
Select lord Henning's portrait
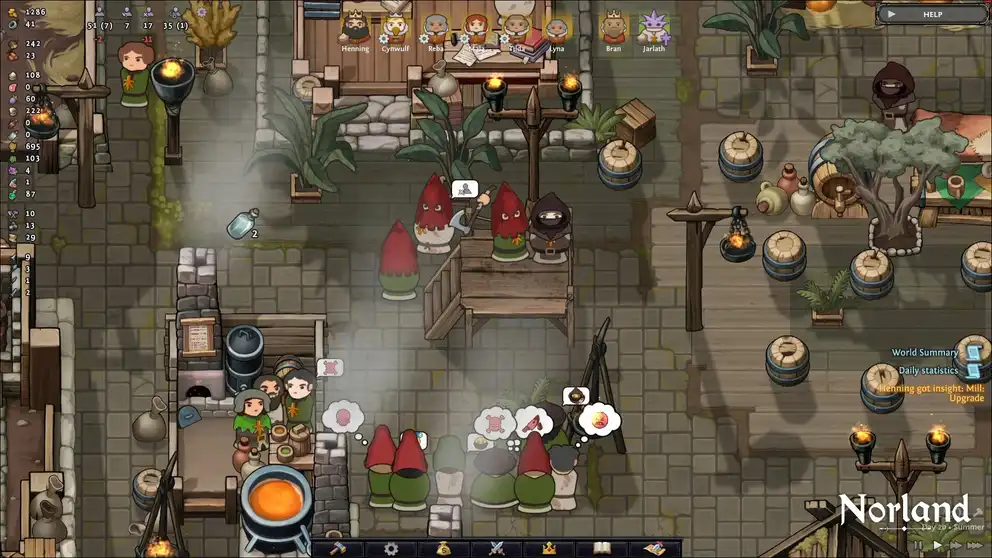pos(355,27)
